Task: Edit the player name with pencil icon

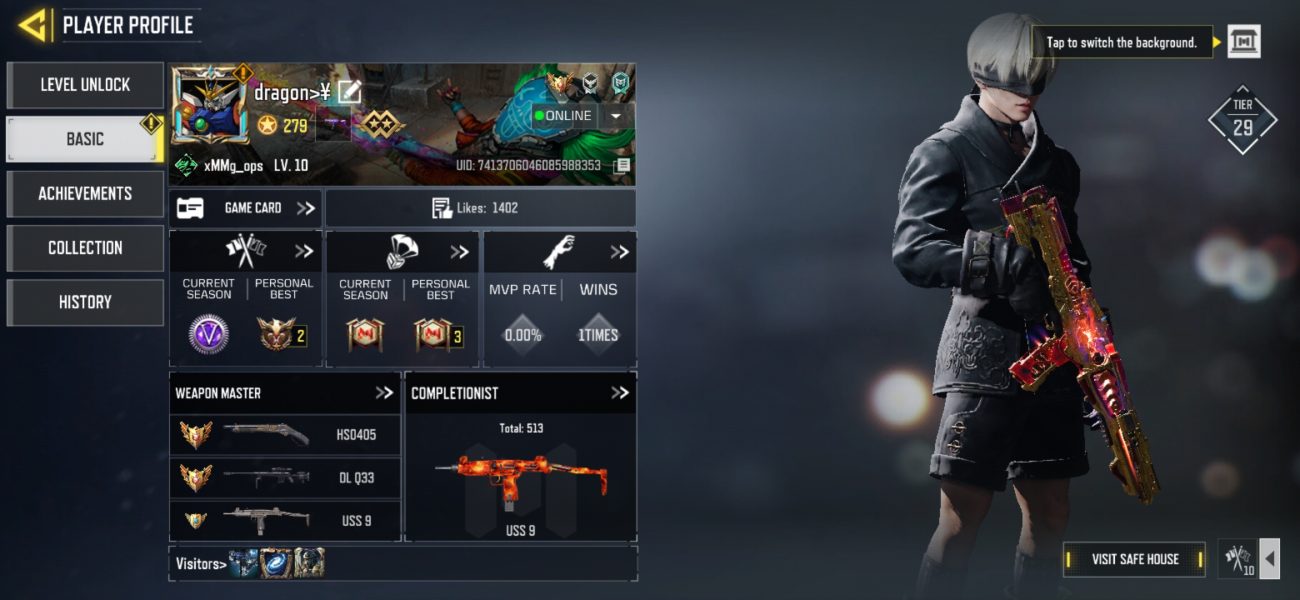Action: 349,93
